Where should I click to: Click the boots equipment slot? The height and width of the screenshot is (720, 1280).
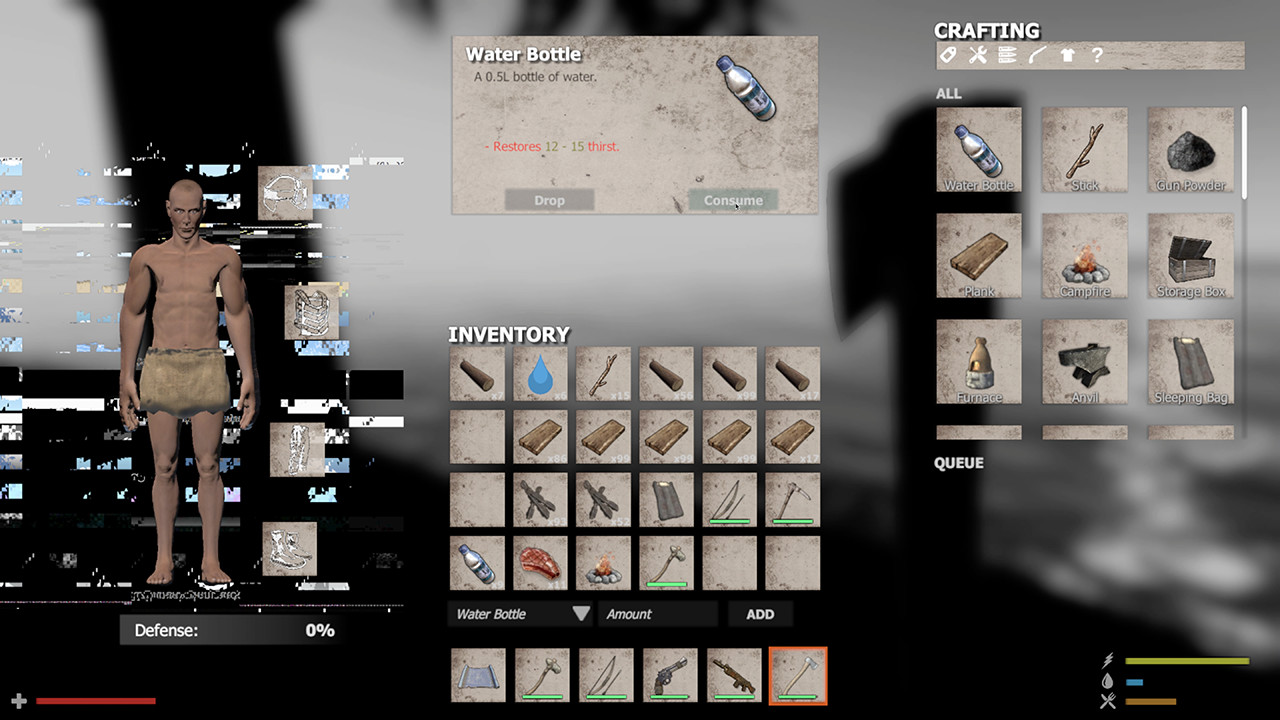pyautogui.click(x=292, y=550)
